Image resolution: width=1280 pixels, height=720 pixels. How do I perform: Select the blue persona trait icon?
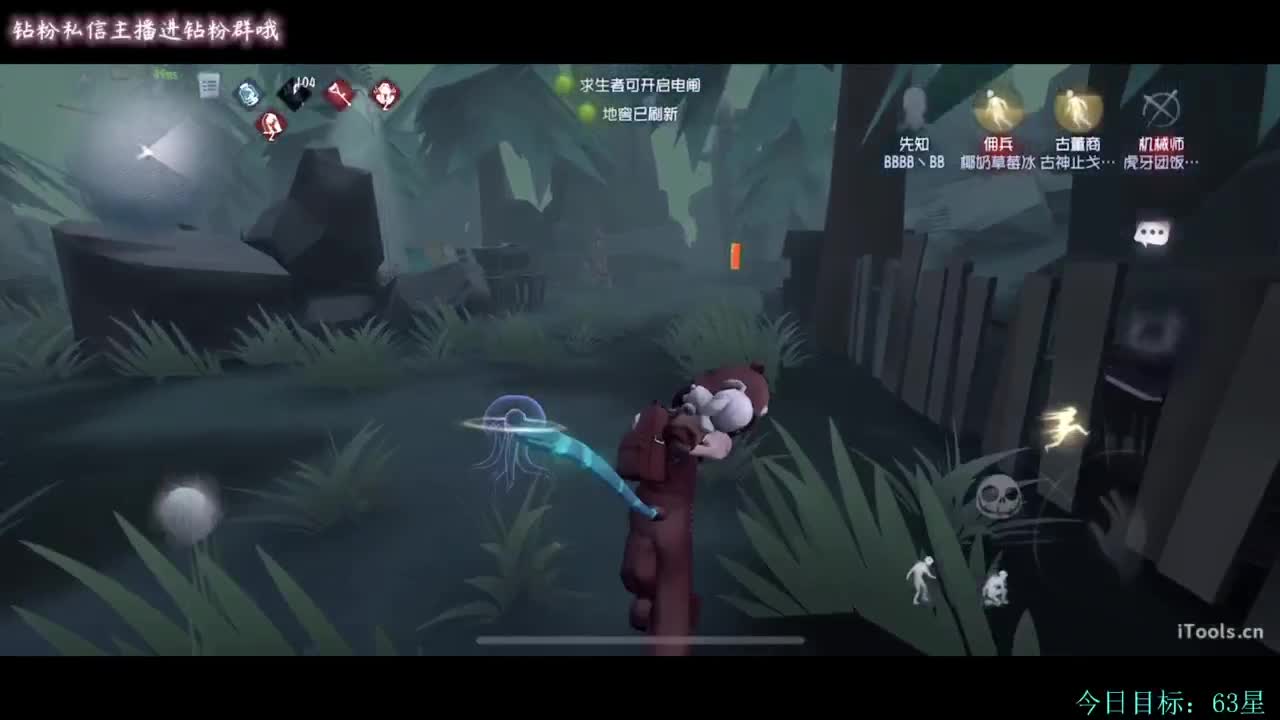tap(247, 92)
